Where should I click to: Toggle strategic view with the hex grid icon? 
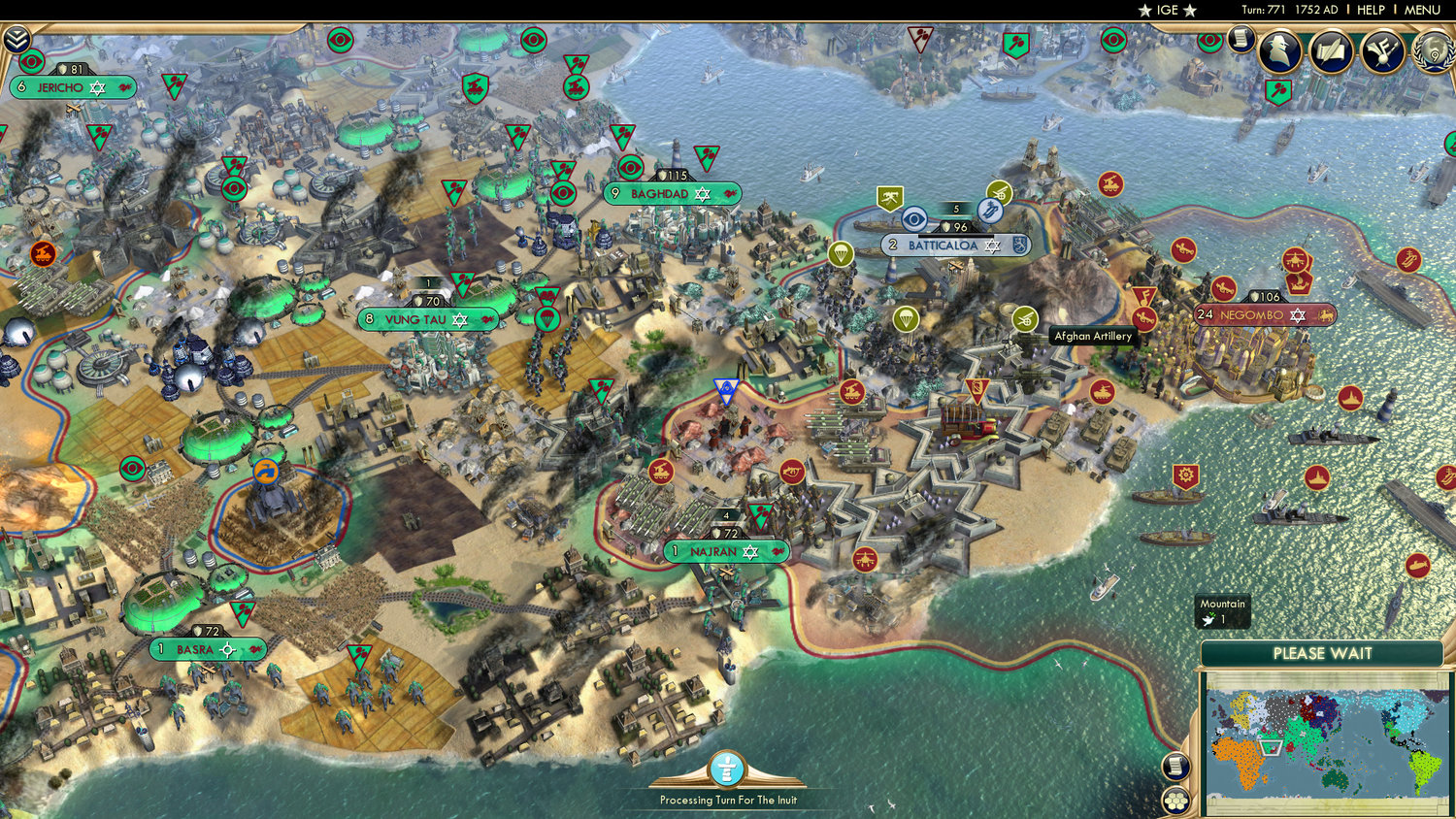[x=1175, y=802]
